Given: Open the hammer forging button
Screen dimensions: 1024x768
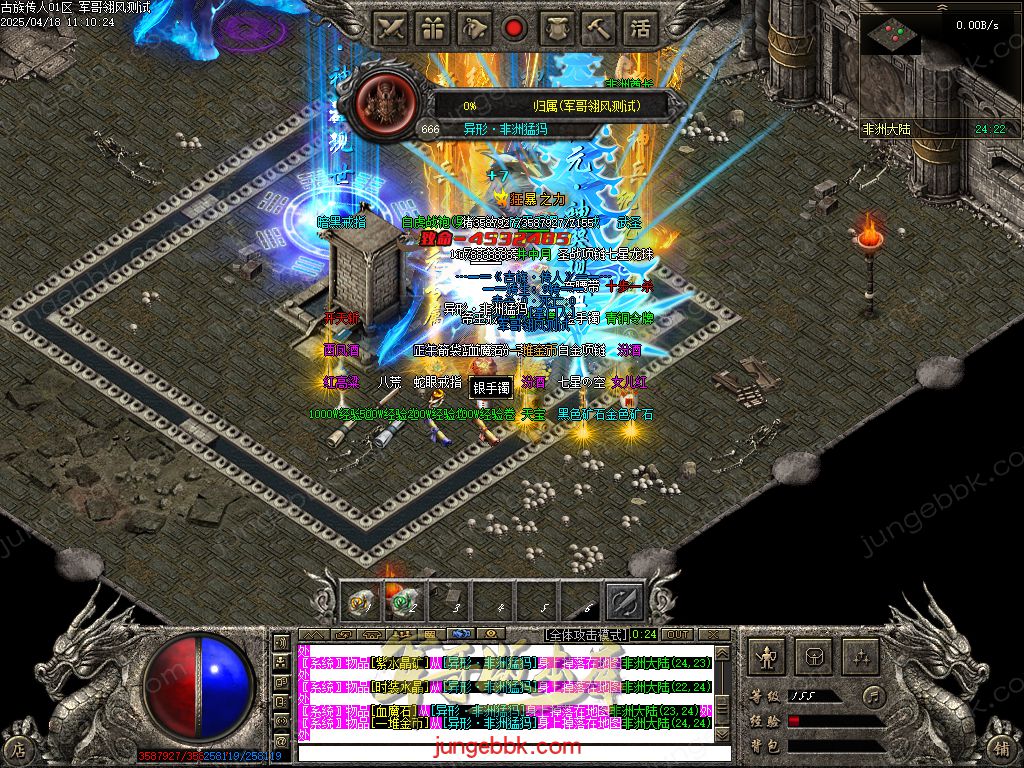Looking at the screenshot, I should tap(597, 29).
